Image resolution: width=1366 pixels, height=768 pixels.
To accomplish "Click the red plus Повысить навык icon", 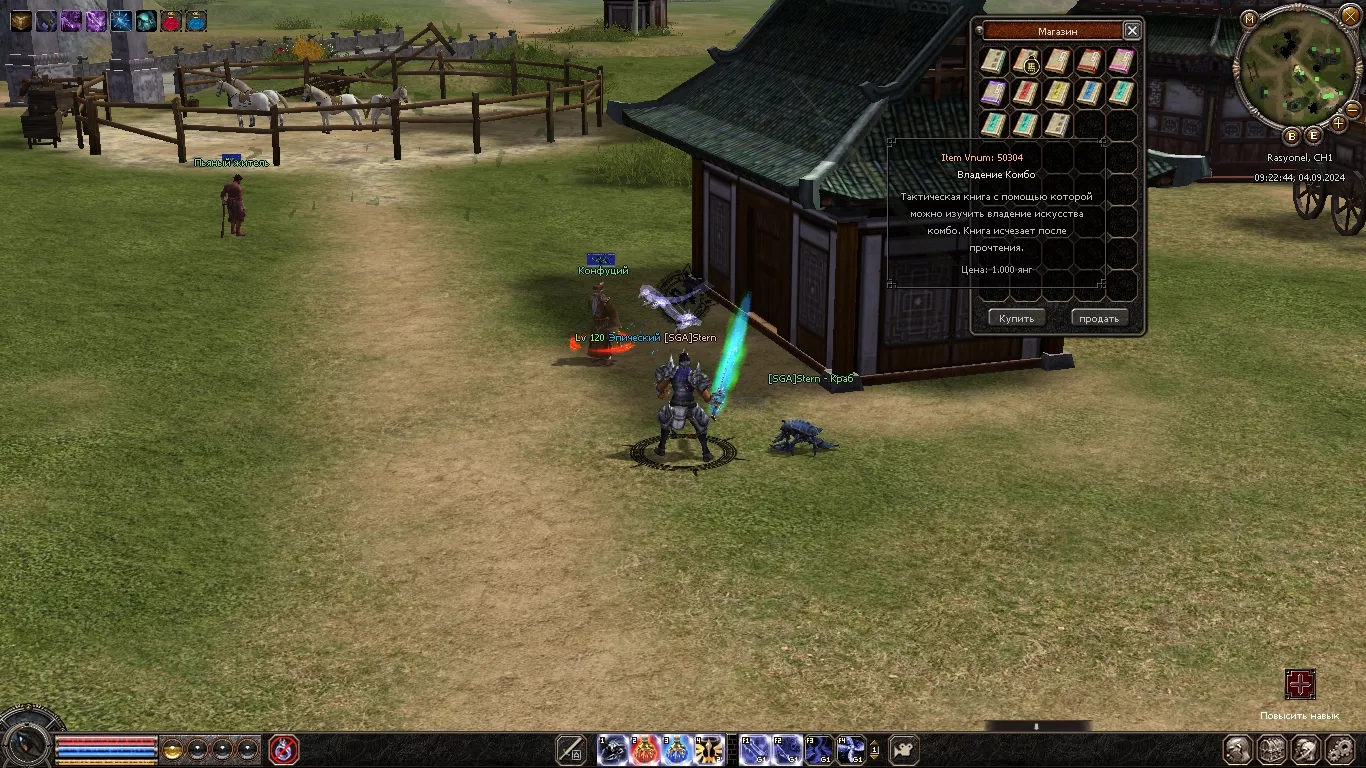I will click(1300, 684).
